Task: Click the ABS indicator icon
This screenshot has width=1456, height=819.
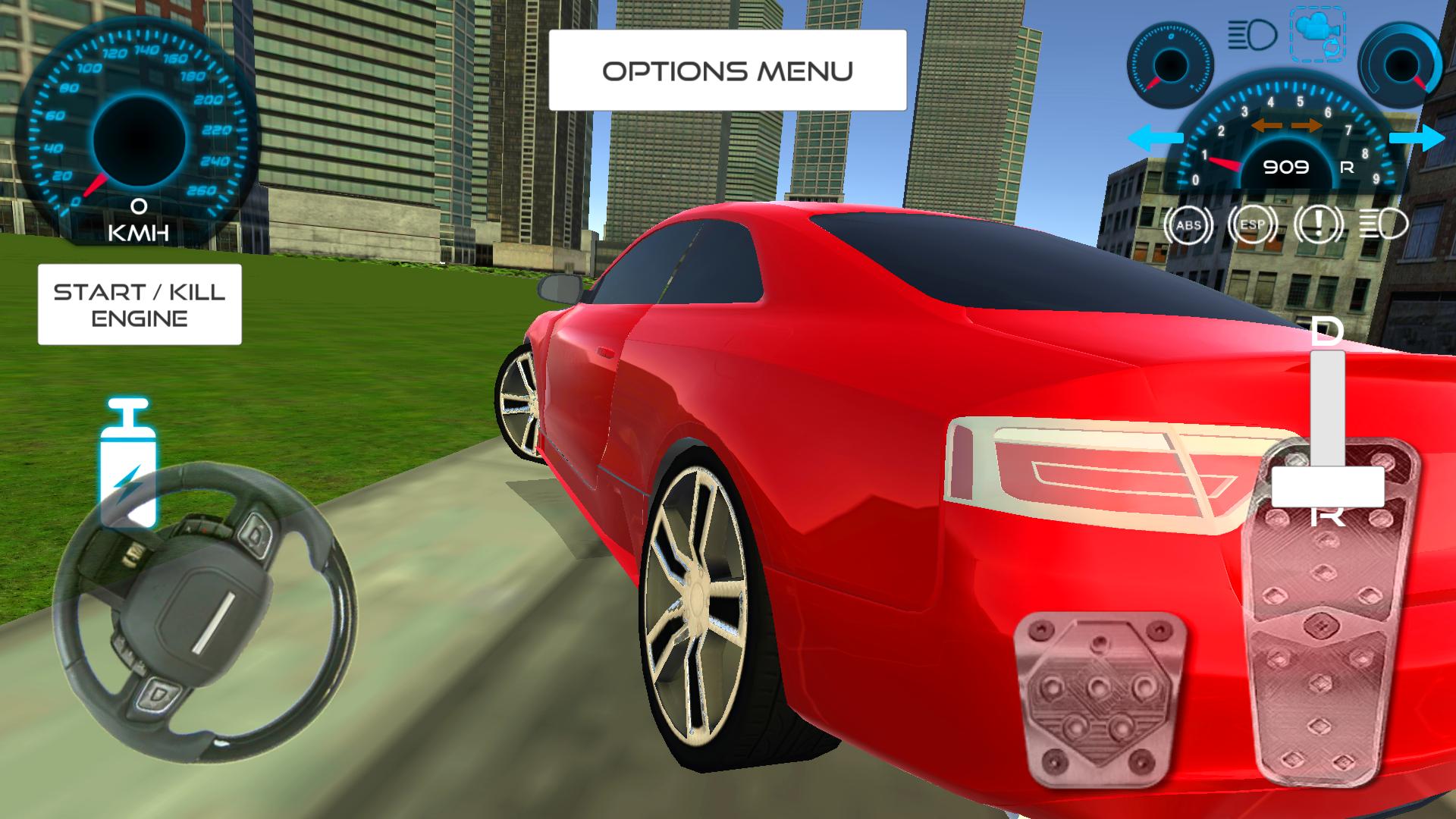Action: pyautogui.click(x=1188, y=224)
